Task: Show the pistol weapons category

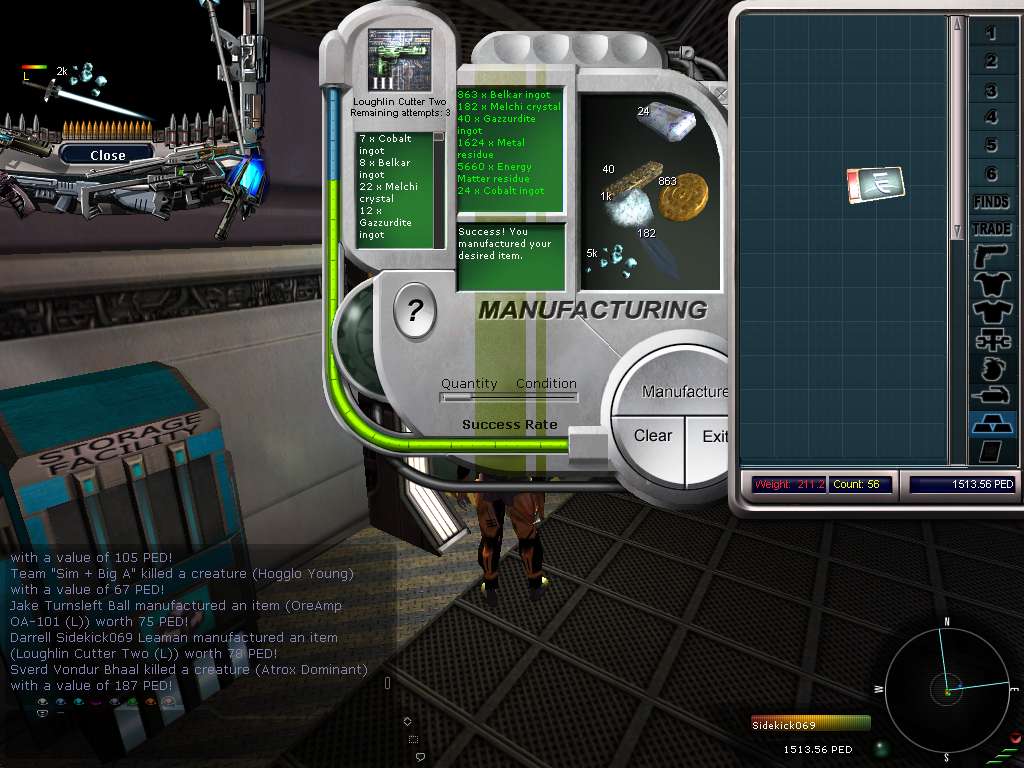Action: click(991, 257)
